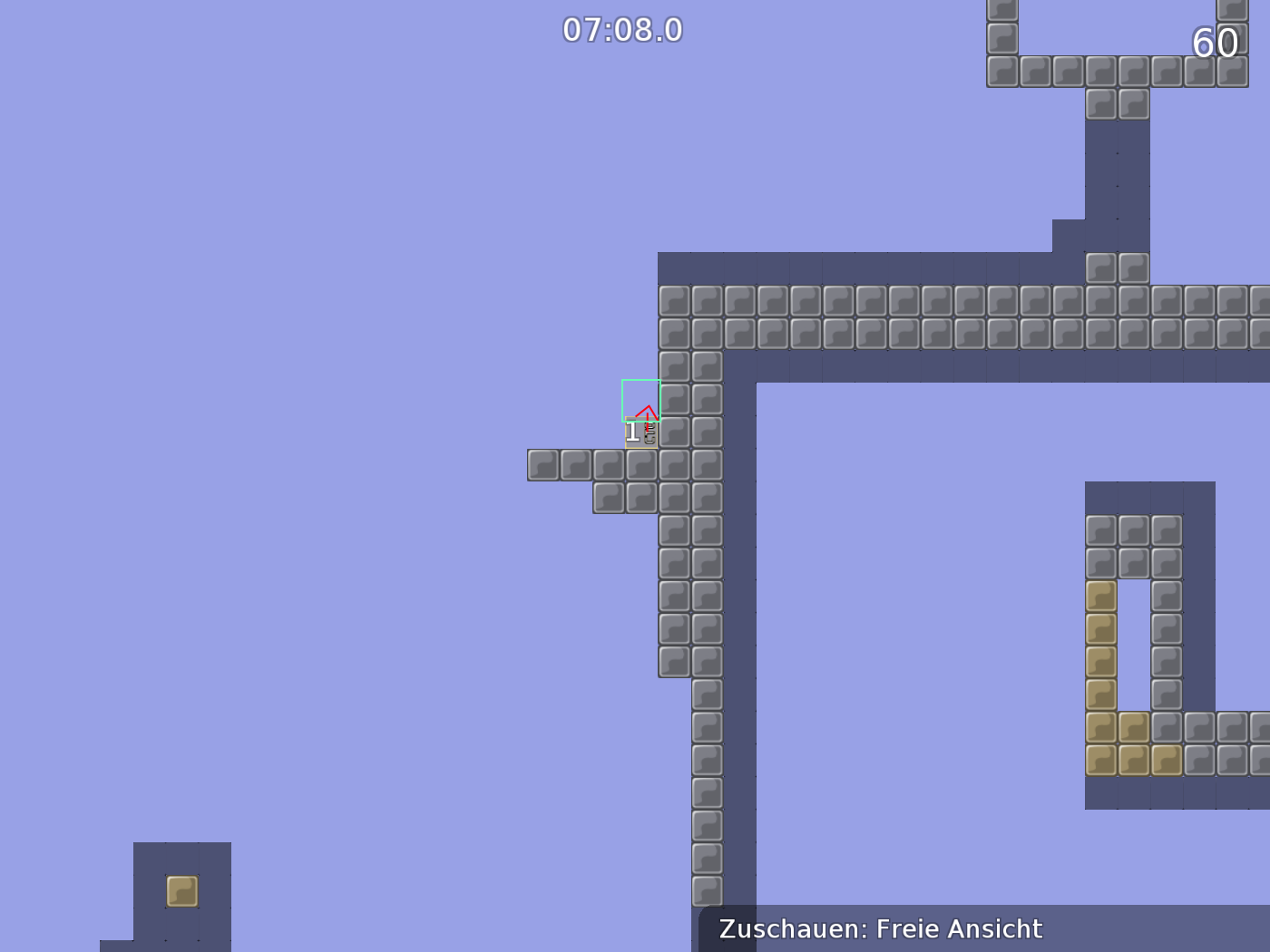Toggle the yellow-outlined switch tile
Screen dimensions: 1270x952
(x=640, y=432)
